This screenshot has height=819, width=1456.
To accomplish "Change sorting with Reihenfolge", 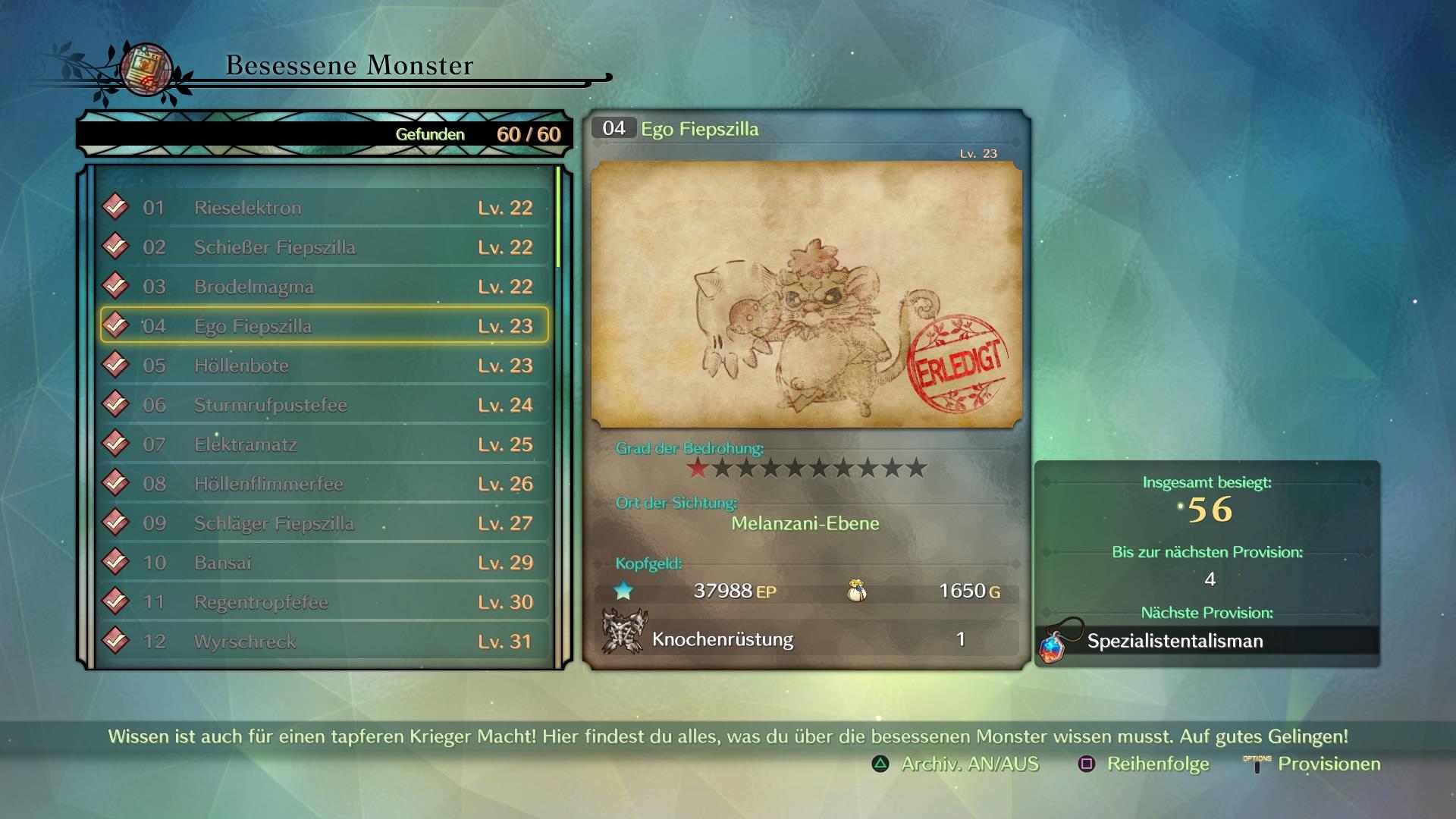I will [x=1144, y=764].
